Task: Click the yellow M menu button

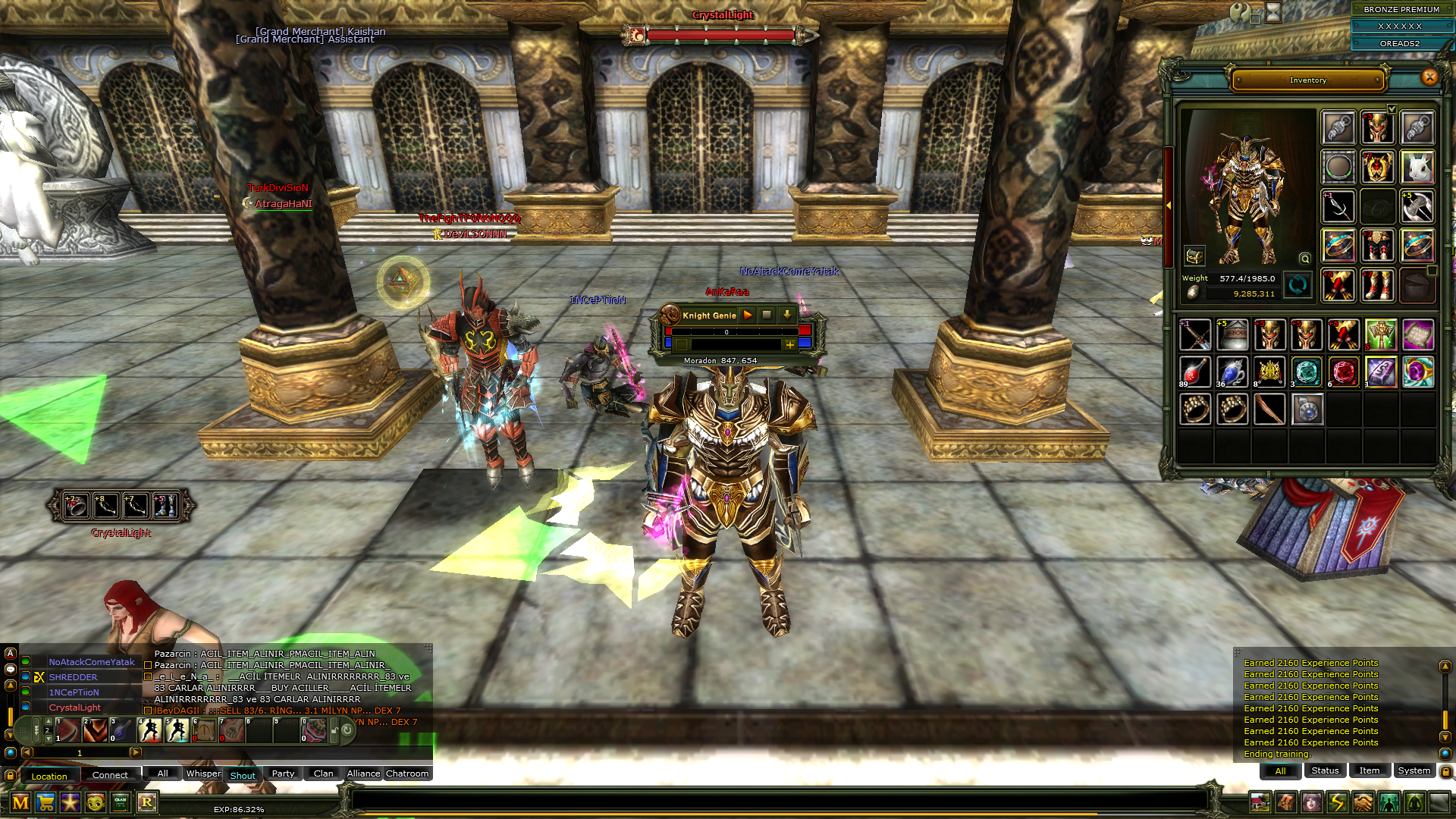Action: tap(20, 802)
